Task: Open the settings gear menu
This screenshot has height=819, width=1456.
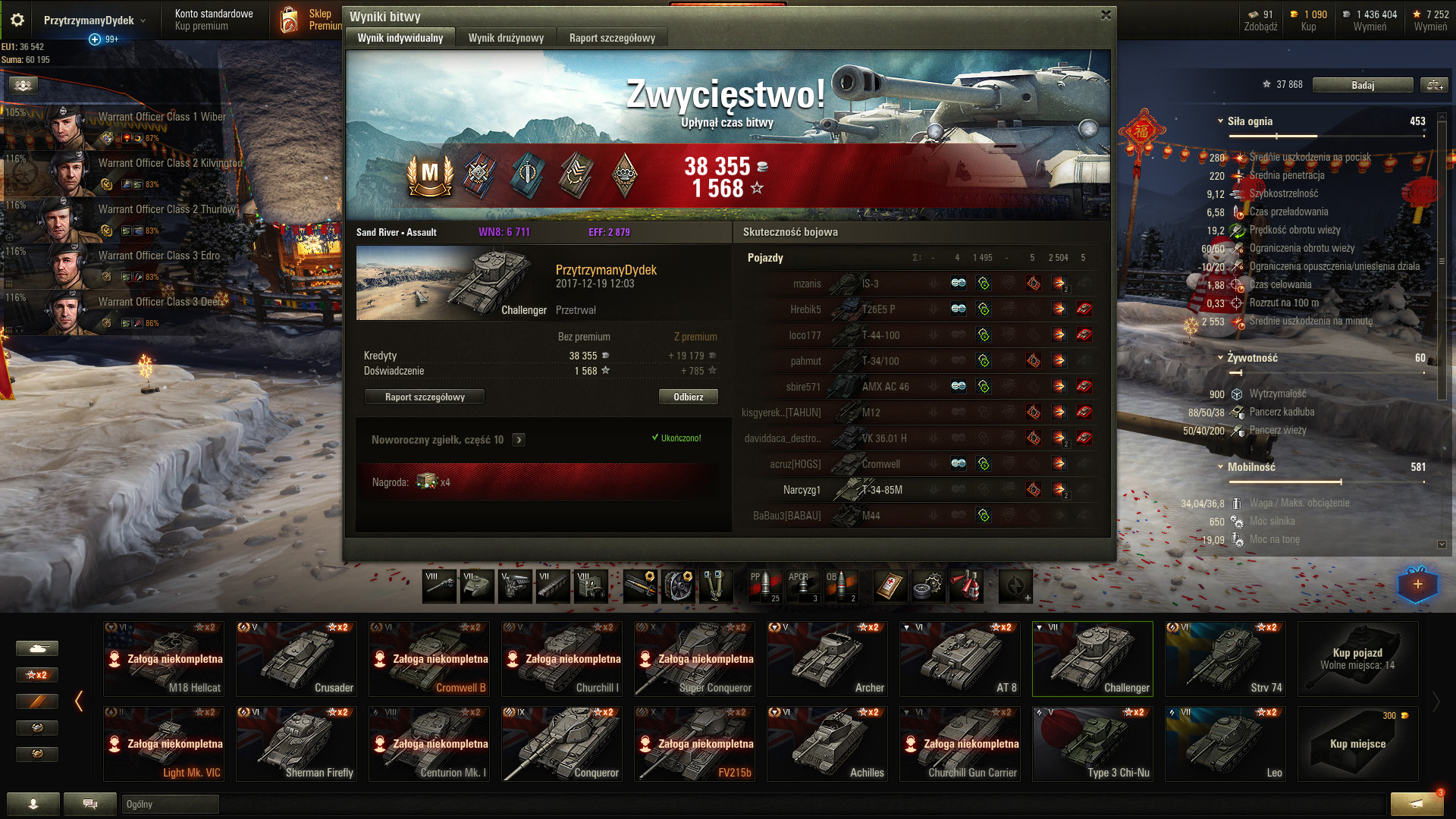Action: pos(17,20)
